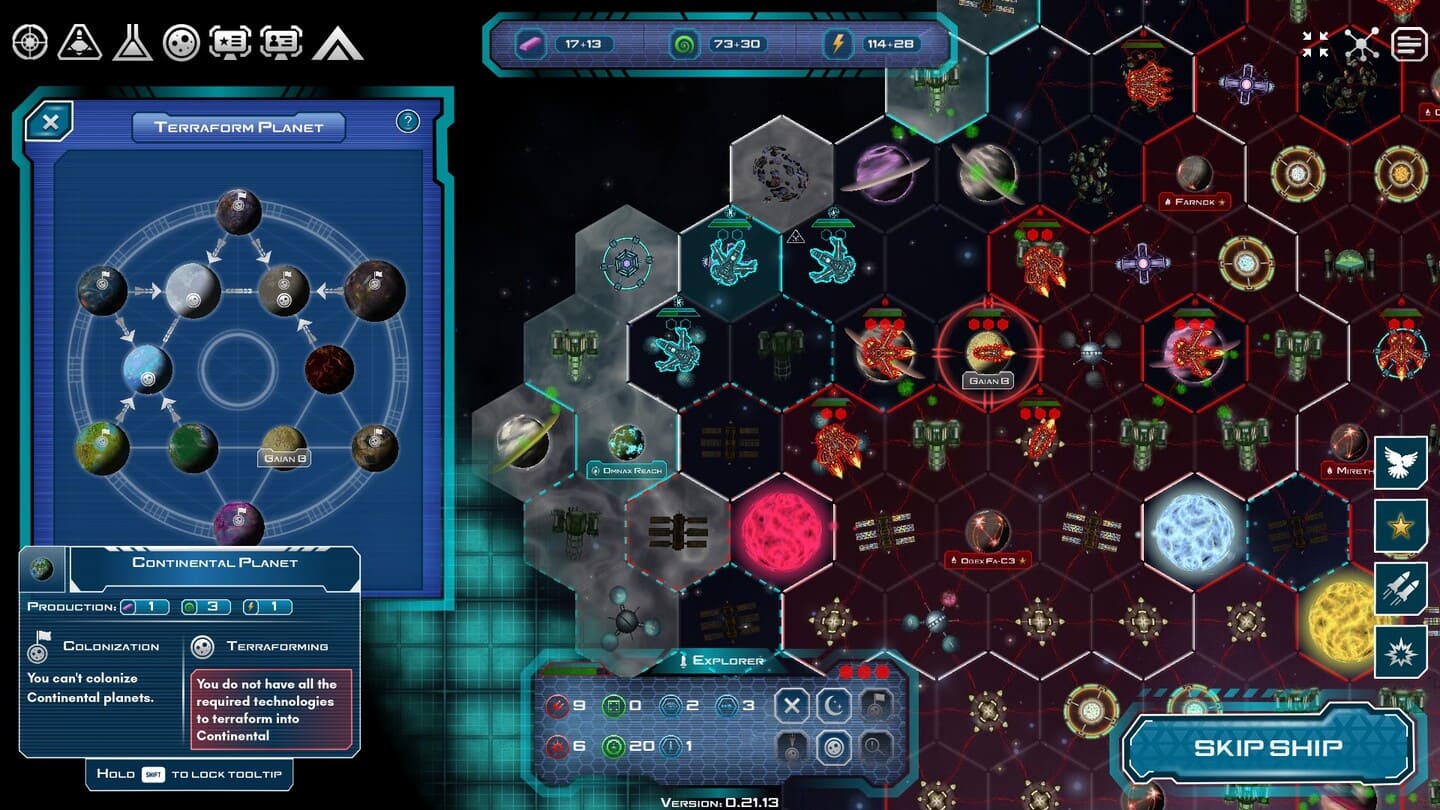Activate the Explorer terraform planet command
This screenshot has height=810, width=1440.
pyautogui.click(x=834, y=747)
